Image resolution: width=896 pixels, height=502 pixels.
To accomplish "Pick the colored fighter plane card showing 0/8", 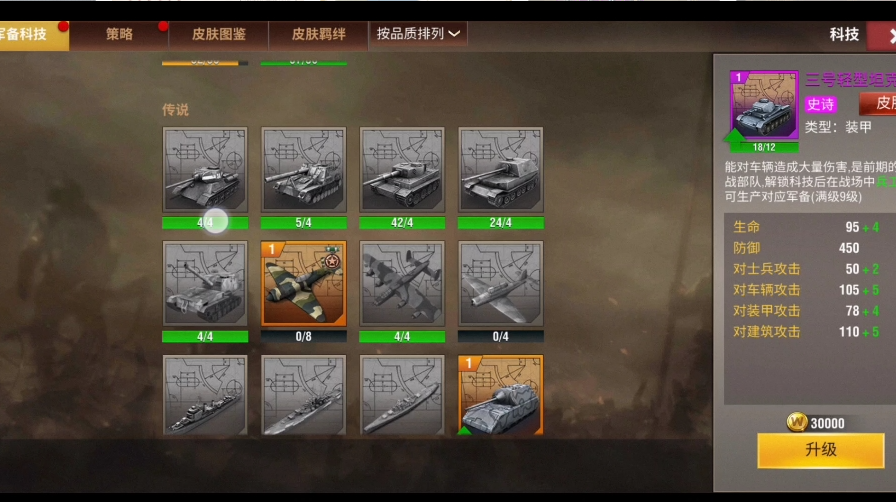I will [x=303, y=284].
